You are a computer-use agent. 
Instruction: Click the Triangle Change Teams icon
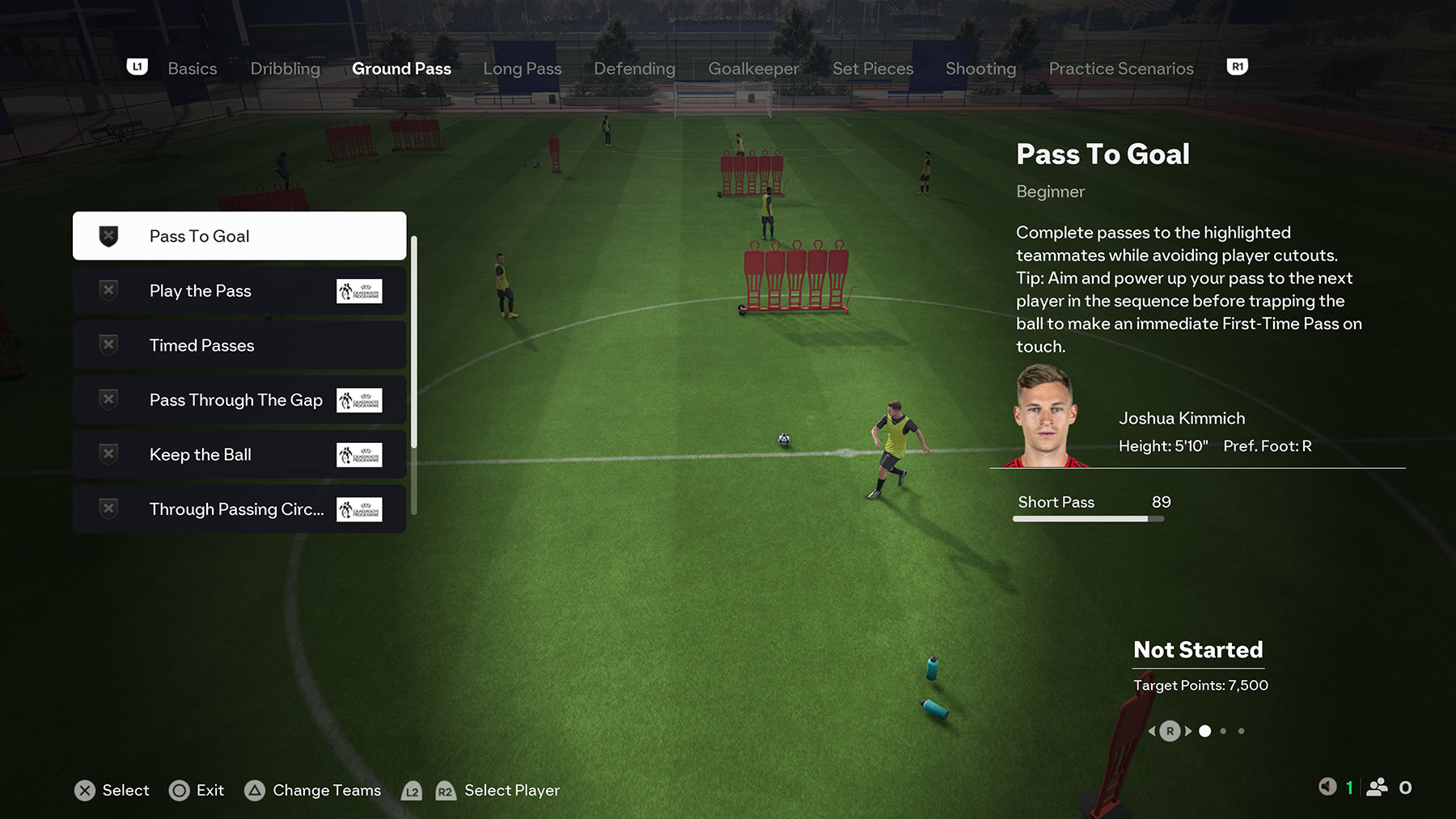256,790
